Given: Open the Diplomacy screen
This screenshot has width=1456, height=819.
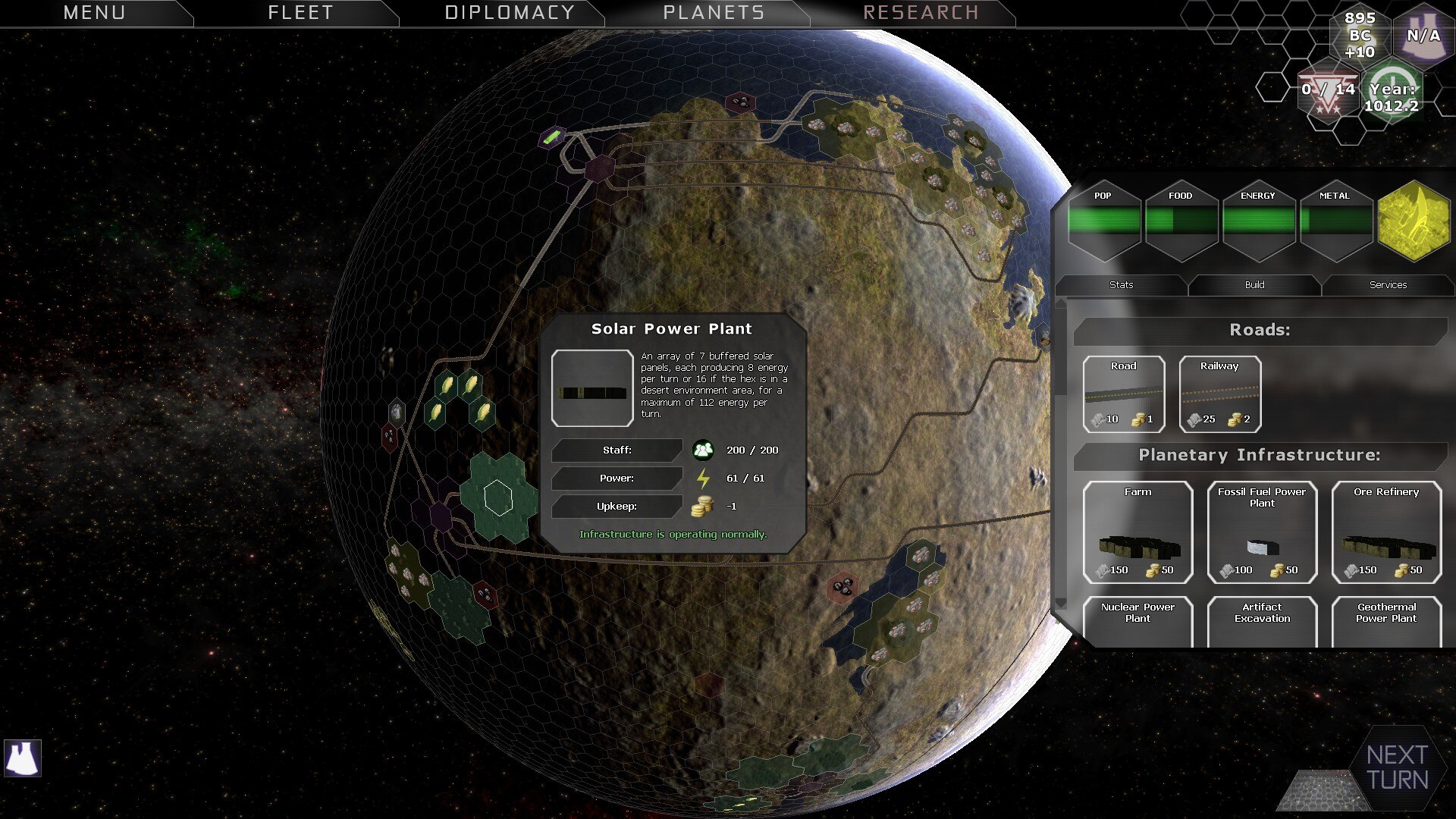Looking at the screenshot, I should pyautogui.click(x=509, y=13).
